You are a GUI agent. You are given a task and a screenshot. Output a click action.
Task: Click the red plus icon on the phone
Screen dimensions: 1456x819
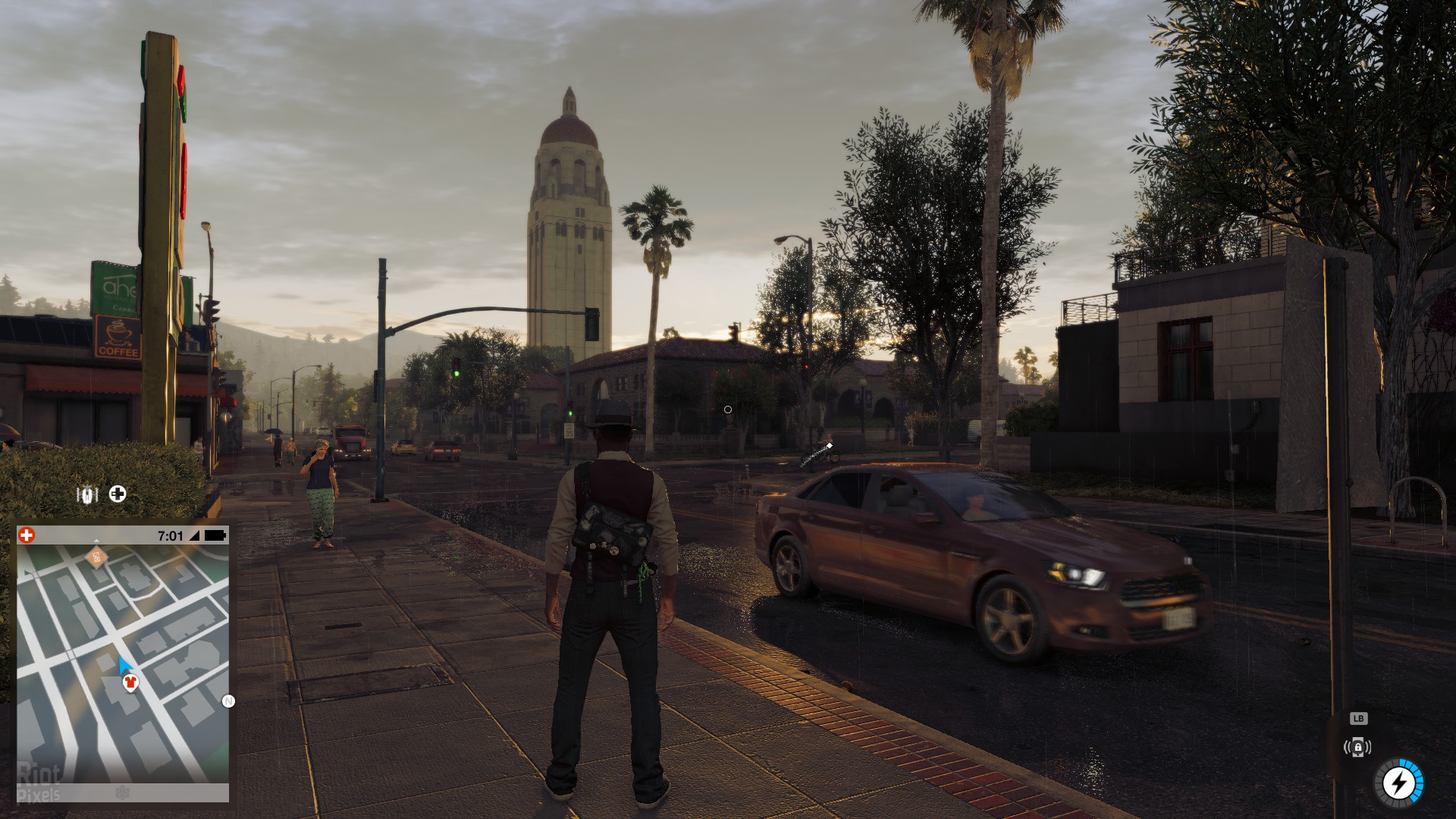27,535
